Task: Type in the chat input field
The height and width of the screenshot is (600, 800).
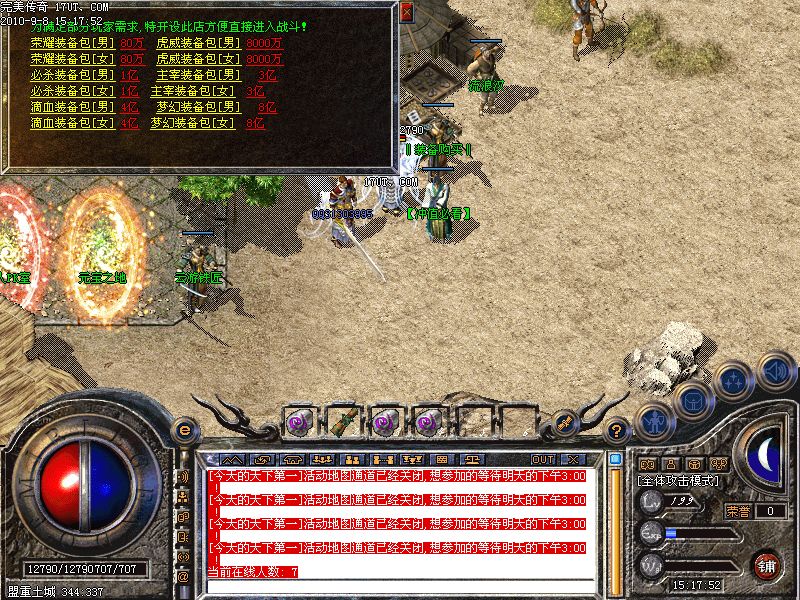Action: pyautogui.click(x=400, y=588)
